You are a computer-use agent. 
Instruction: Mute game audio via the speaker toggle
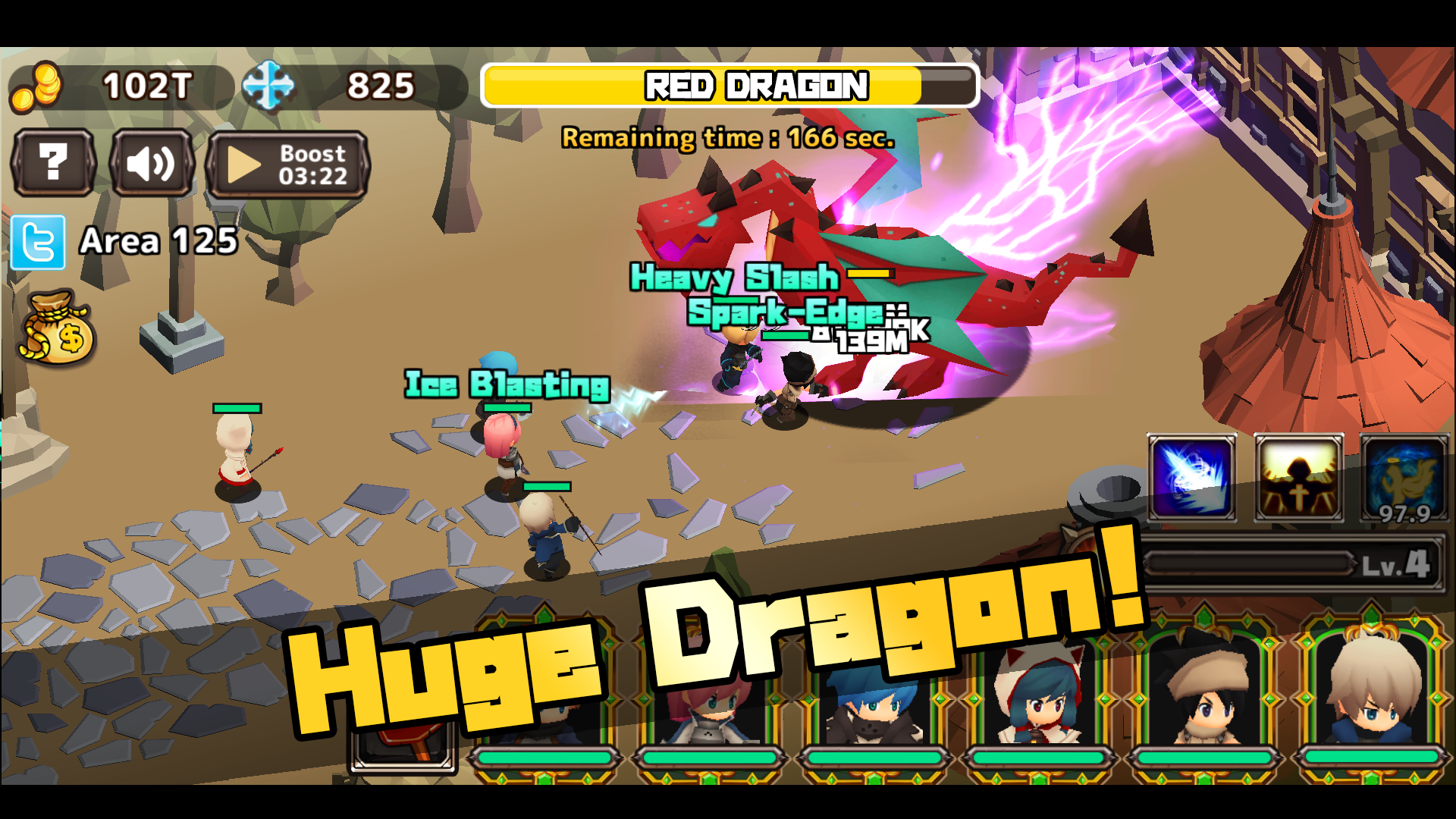pyautogui.click(x=150, y=165)
